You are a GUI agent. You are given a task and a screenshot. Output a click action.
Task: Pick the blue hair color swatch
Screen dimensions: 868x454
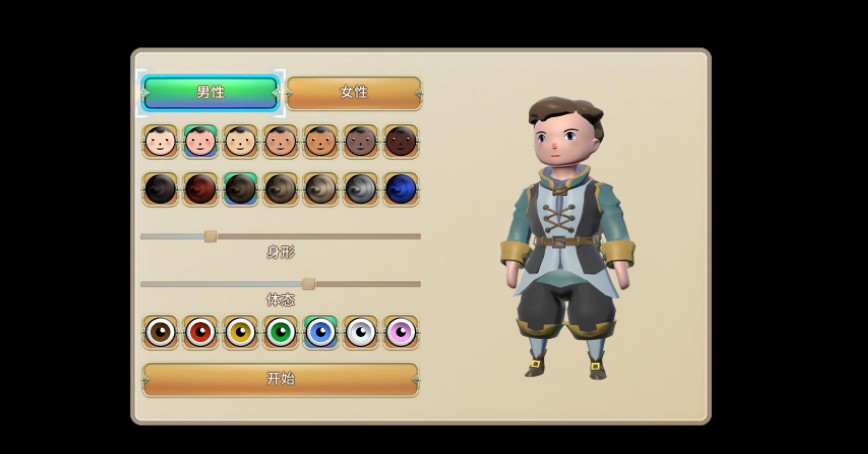click(400, 189)
